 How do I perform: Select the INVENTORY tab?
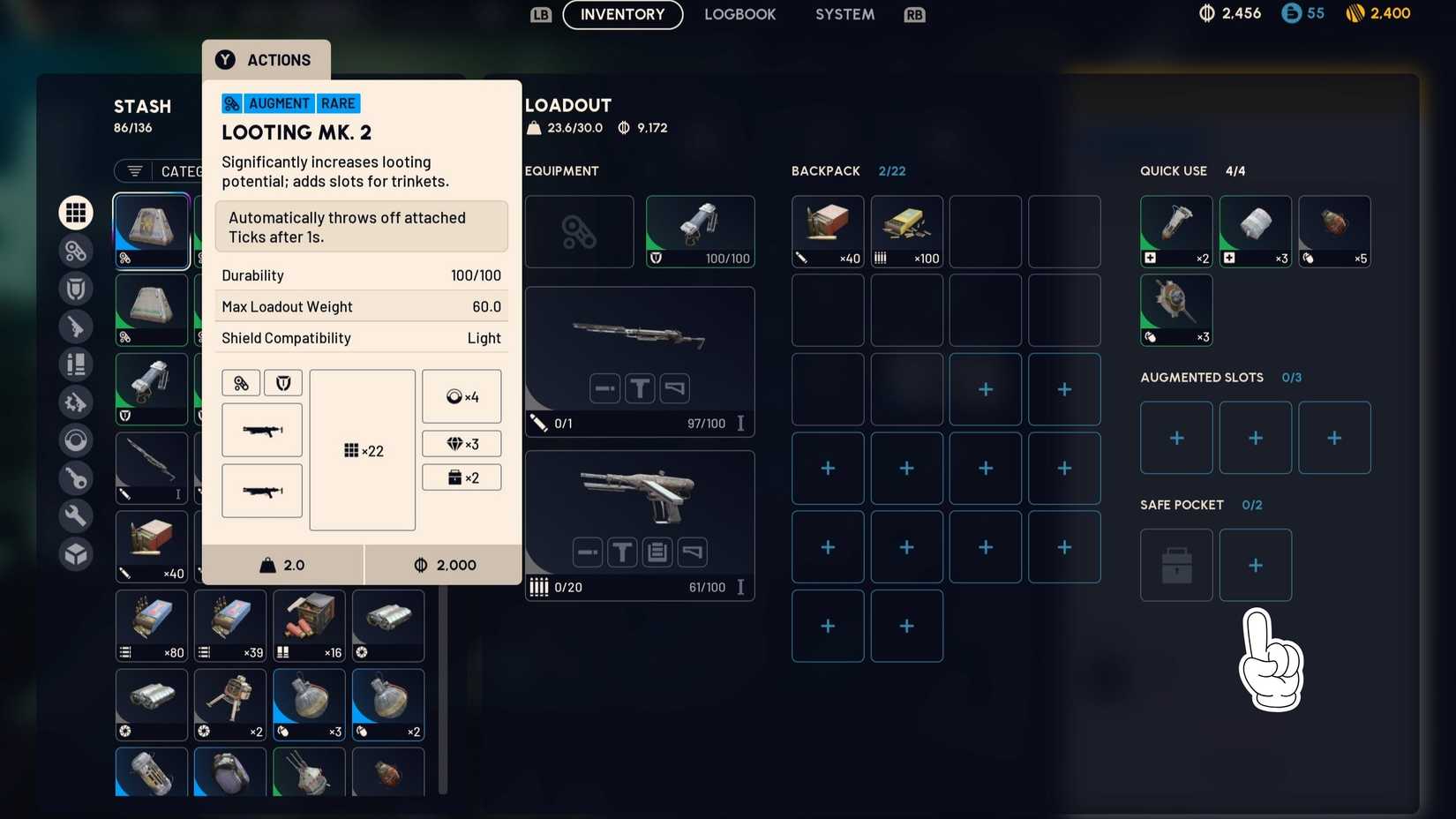pyautogui.click(x=621, y=14)
